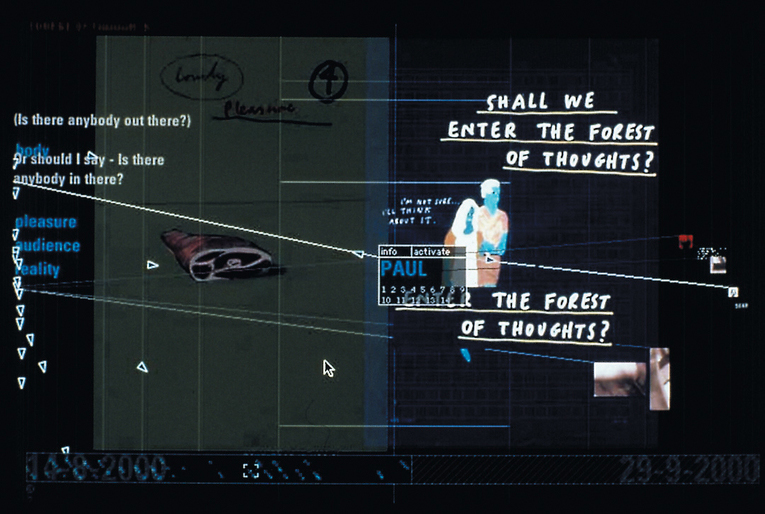765x514 pixels.
Task: Open the small red icon node
Action: [x=686, y=242]
